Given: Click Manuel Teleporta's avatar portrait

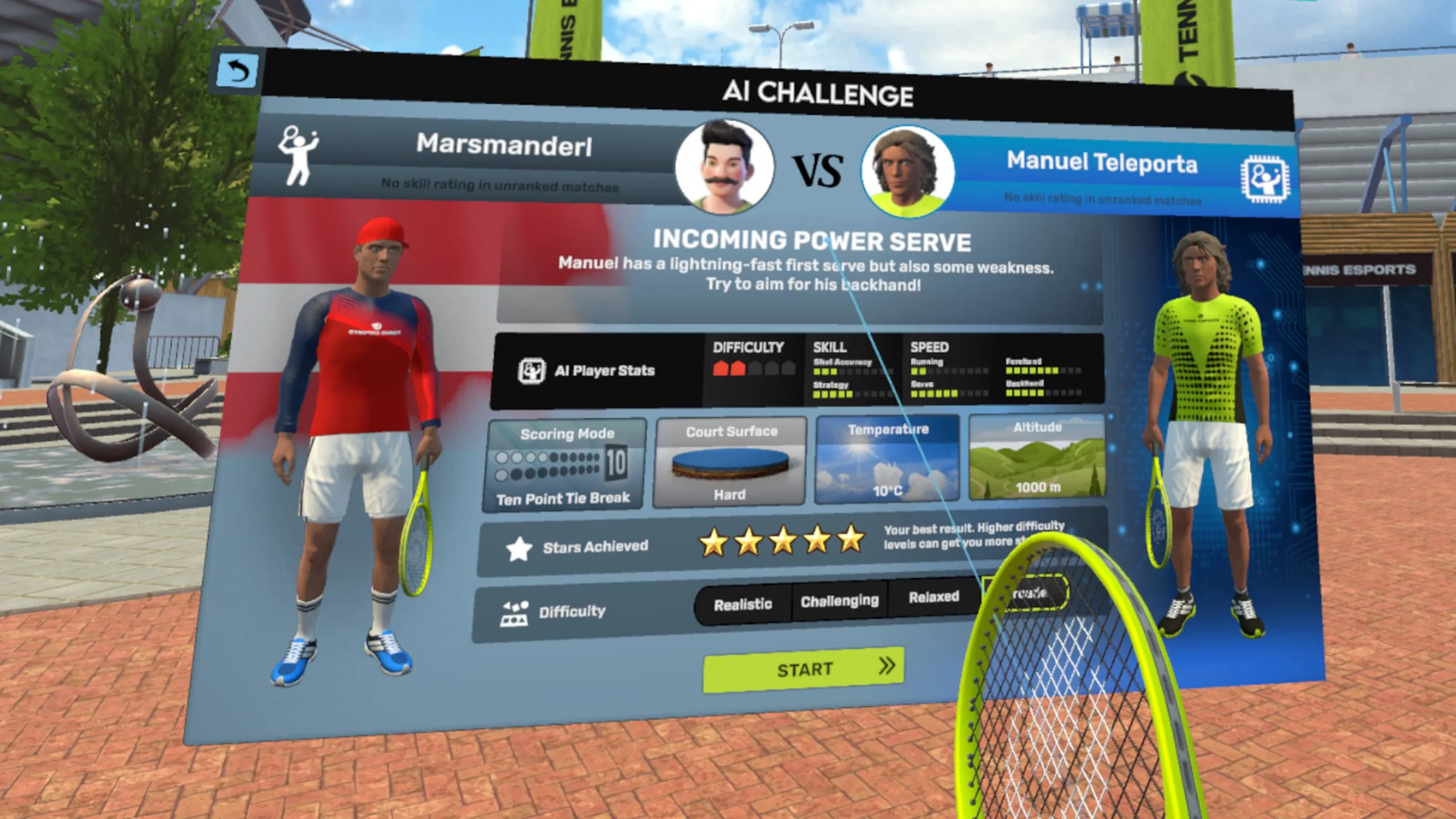Looking at the screenshot, I should (x=907, y=172).
